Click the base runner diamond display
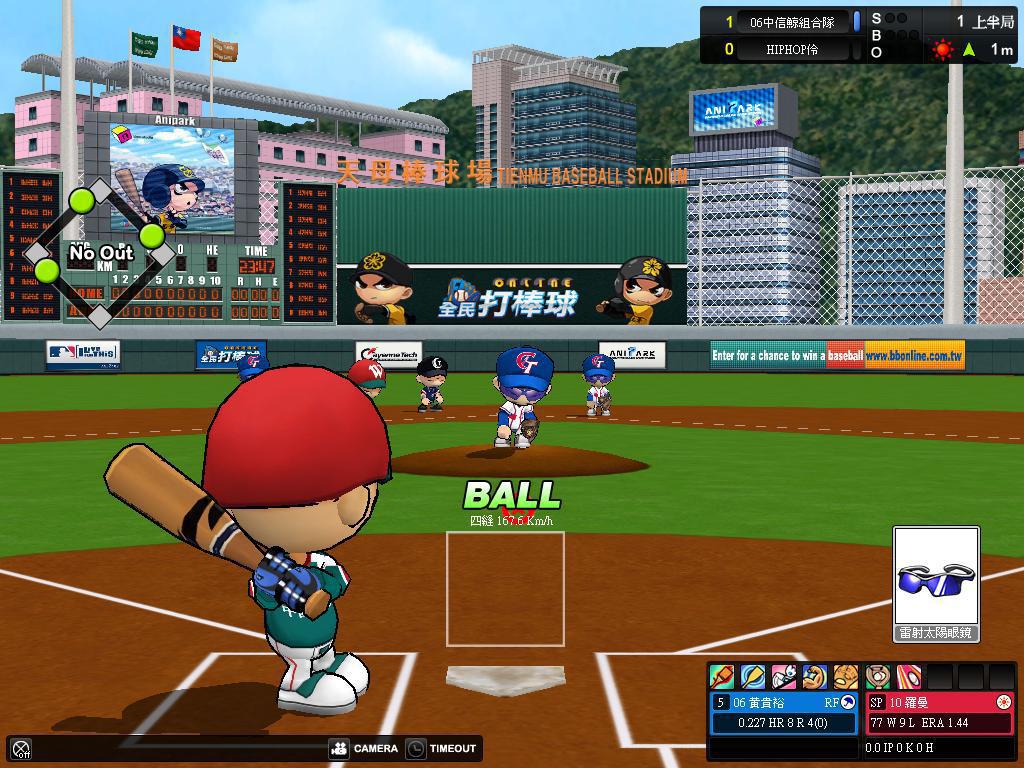 point(99,253)
